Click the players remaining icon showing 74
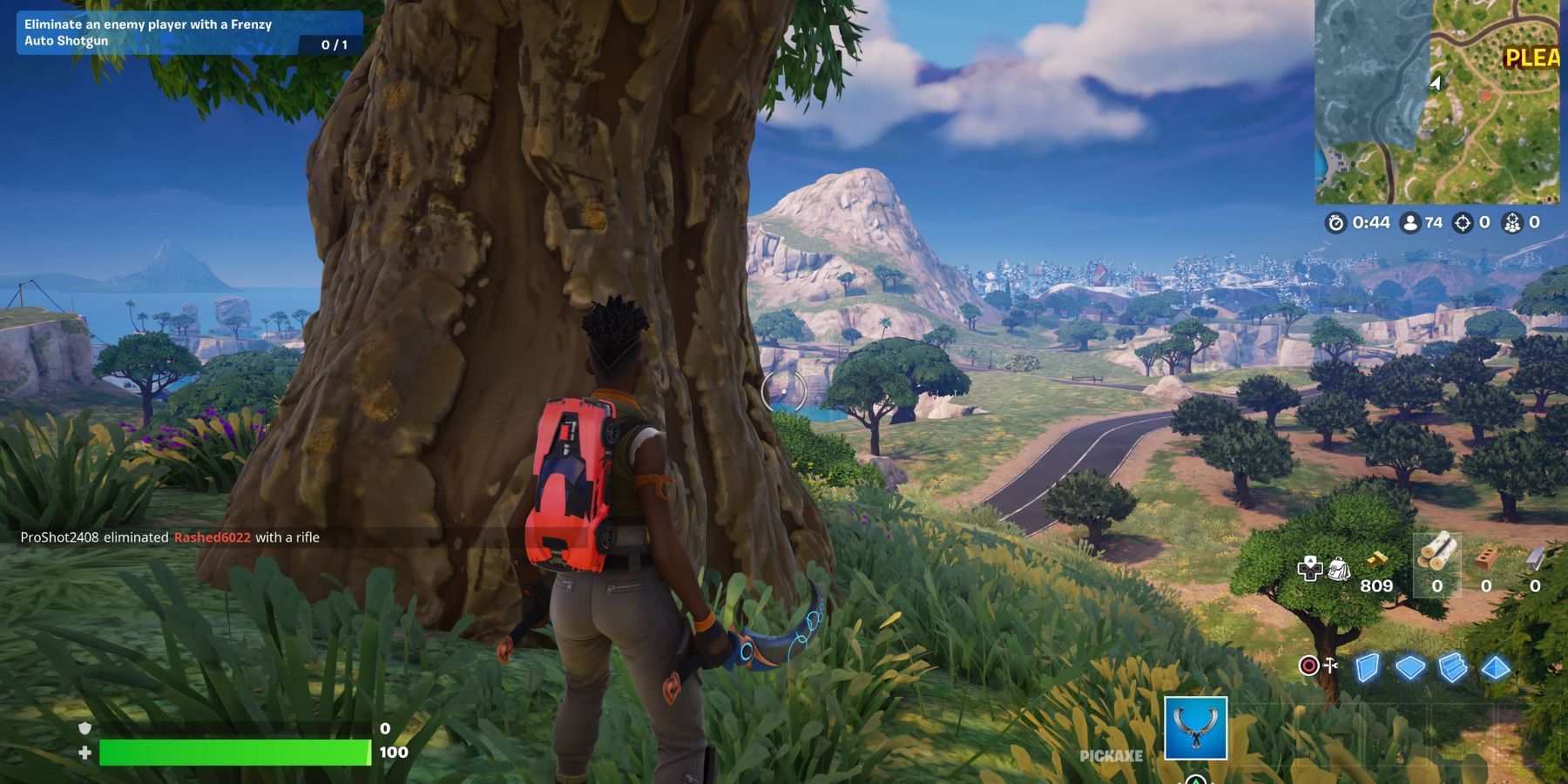 tap(1411, 223)
